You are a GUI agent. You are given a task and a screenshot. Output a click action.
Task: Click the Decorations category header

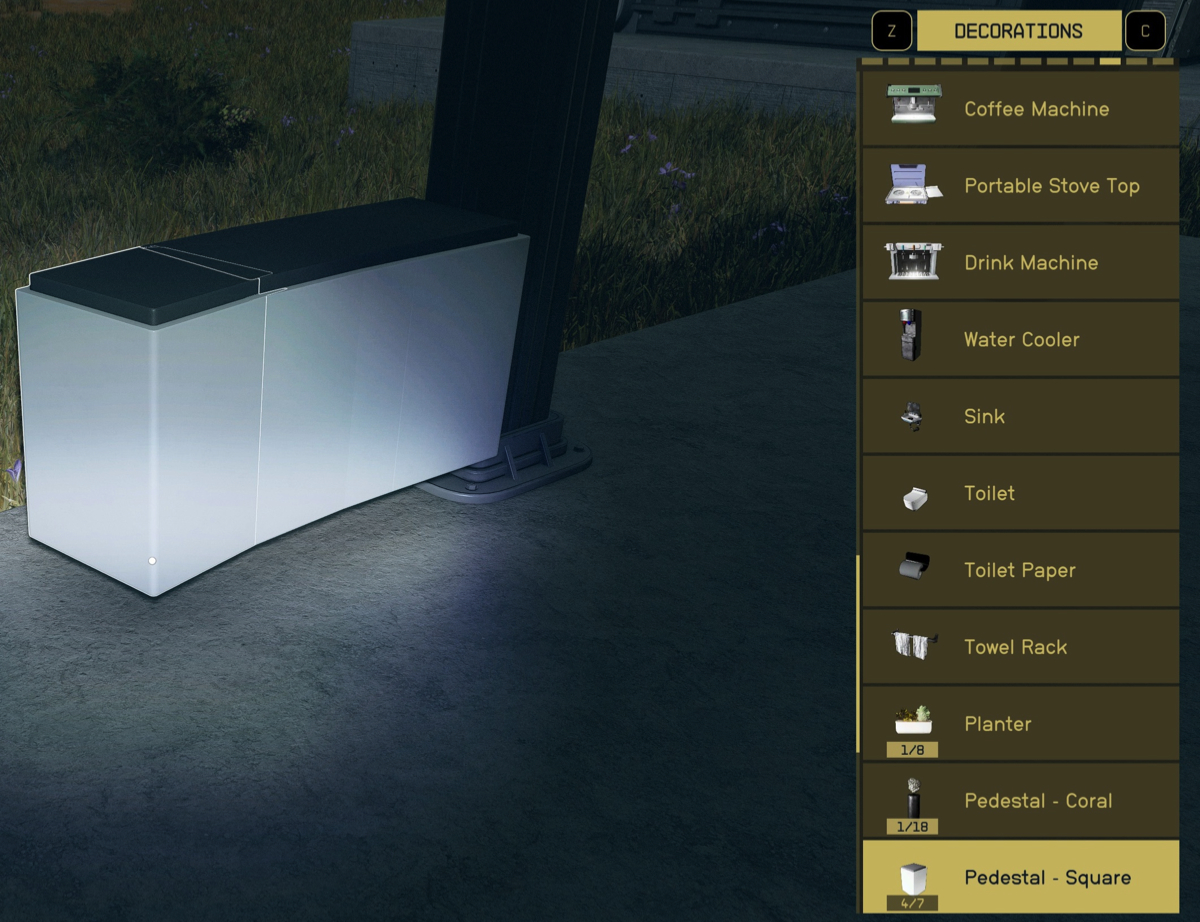coord(1018,31)
